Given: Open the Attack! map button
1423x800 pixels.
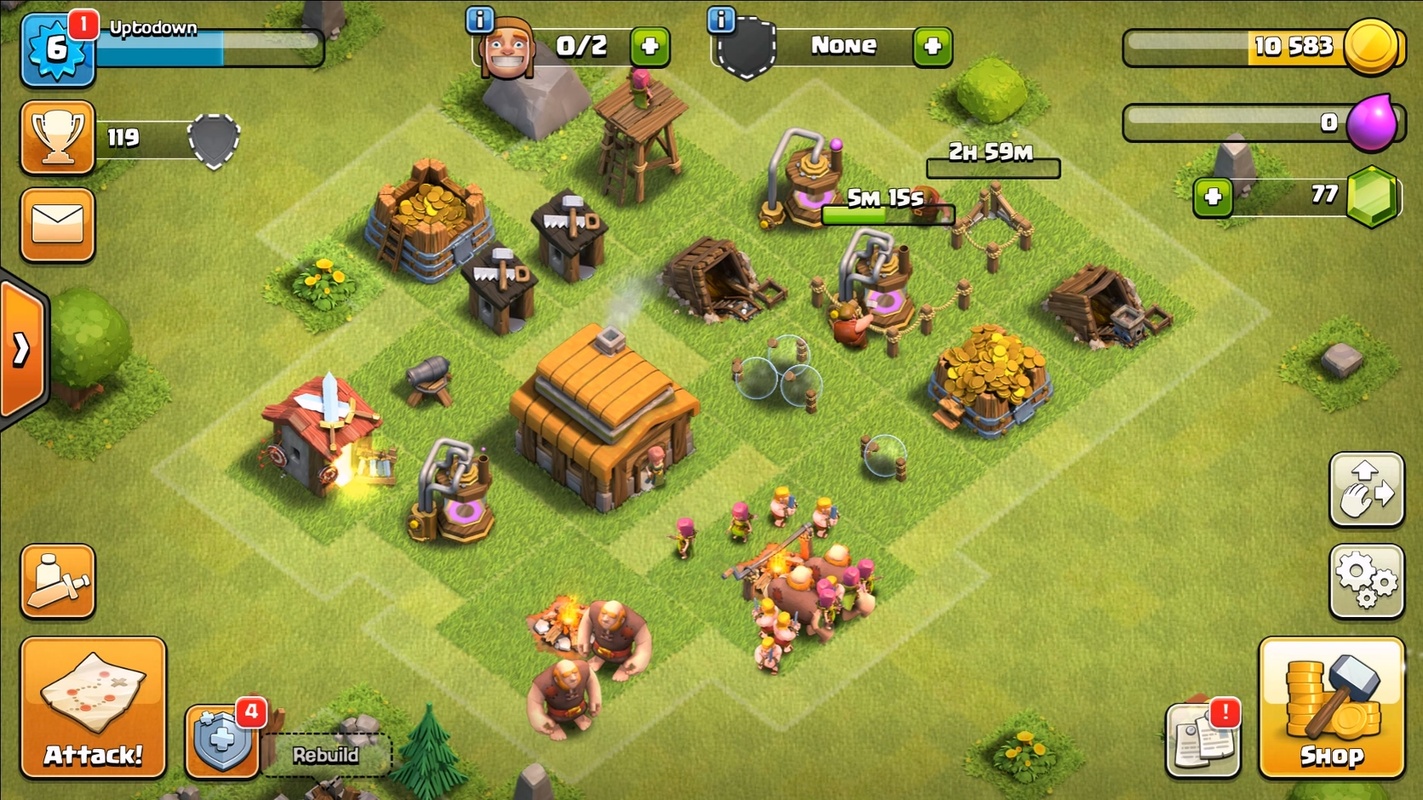Looking at the screenshot, I should click(x=93, y=707).
